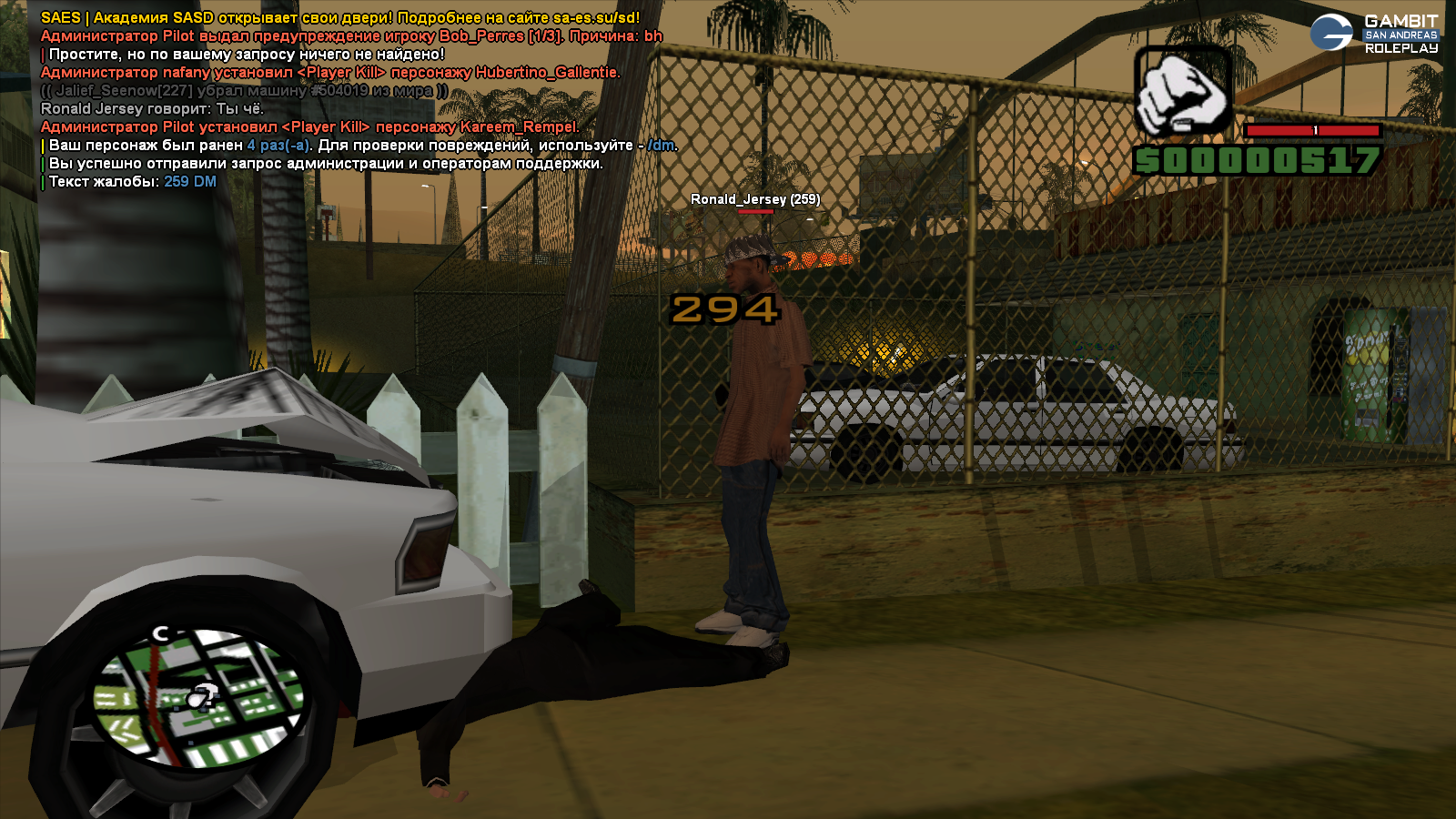Click the SAES academy announcement chat line
1456x819 pixels.
[340, 18]
